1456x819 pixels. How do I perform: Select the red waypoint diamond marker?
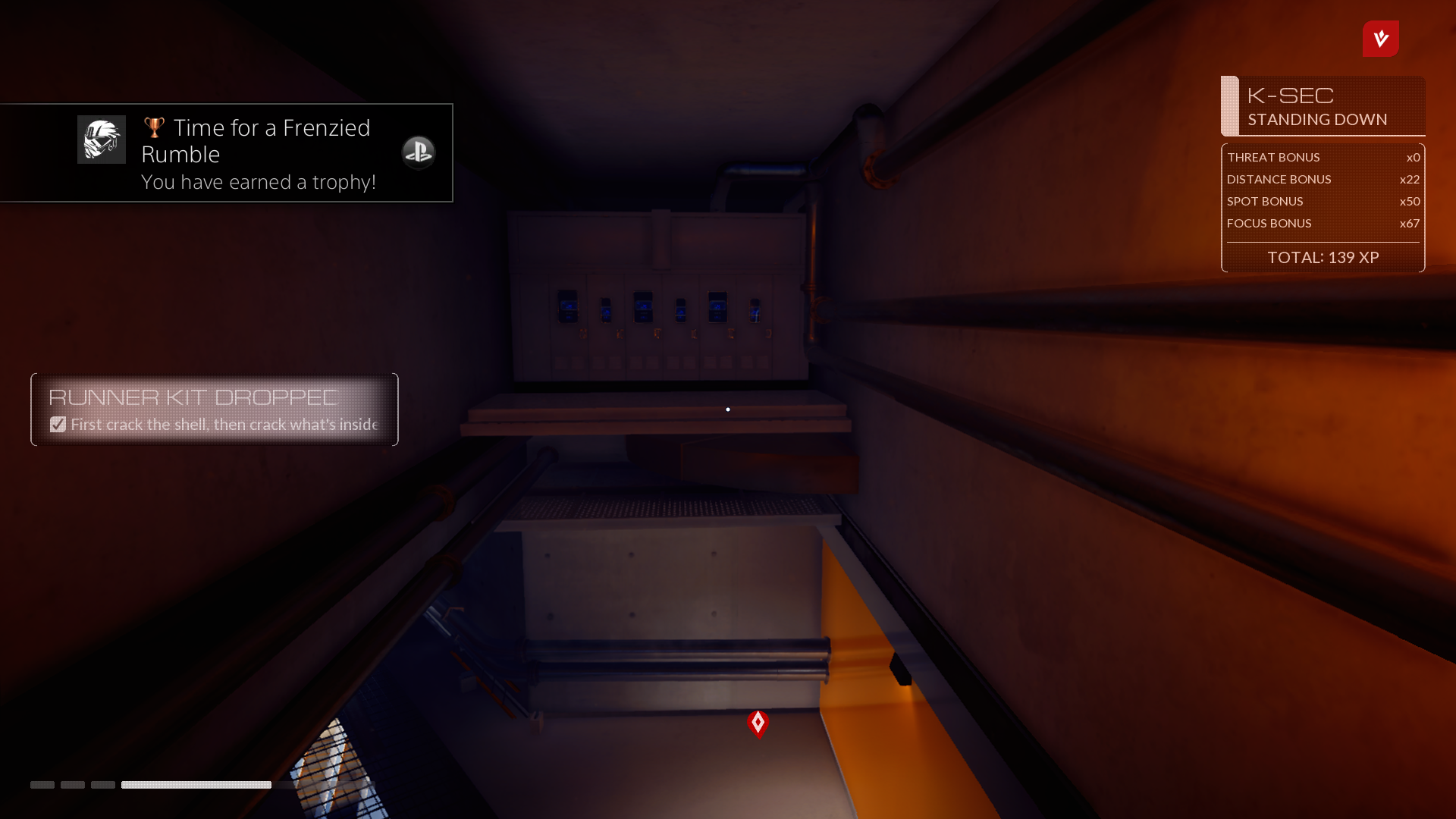(758, 723)
